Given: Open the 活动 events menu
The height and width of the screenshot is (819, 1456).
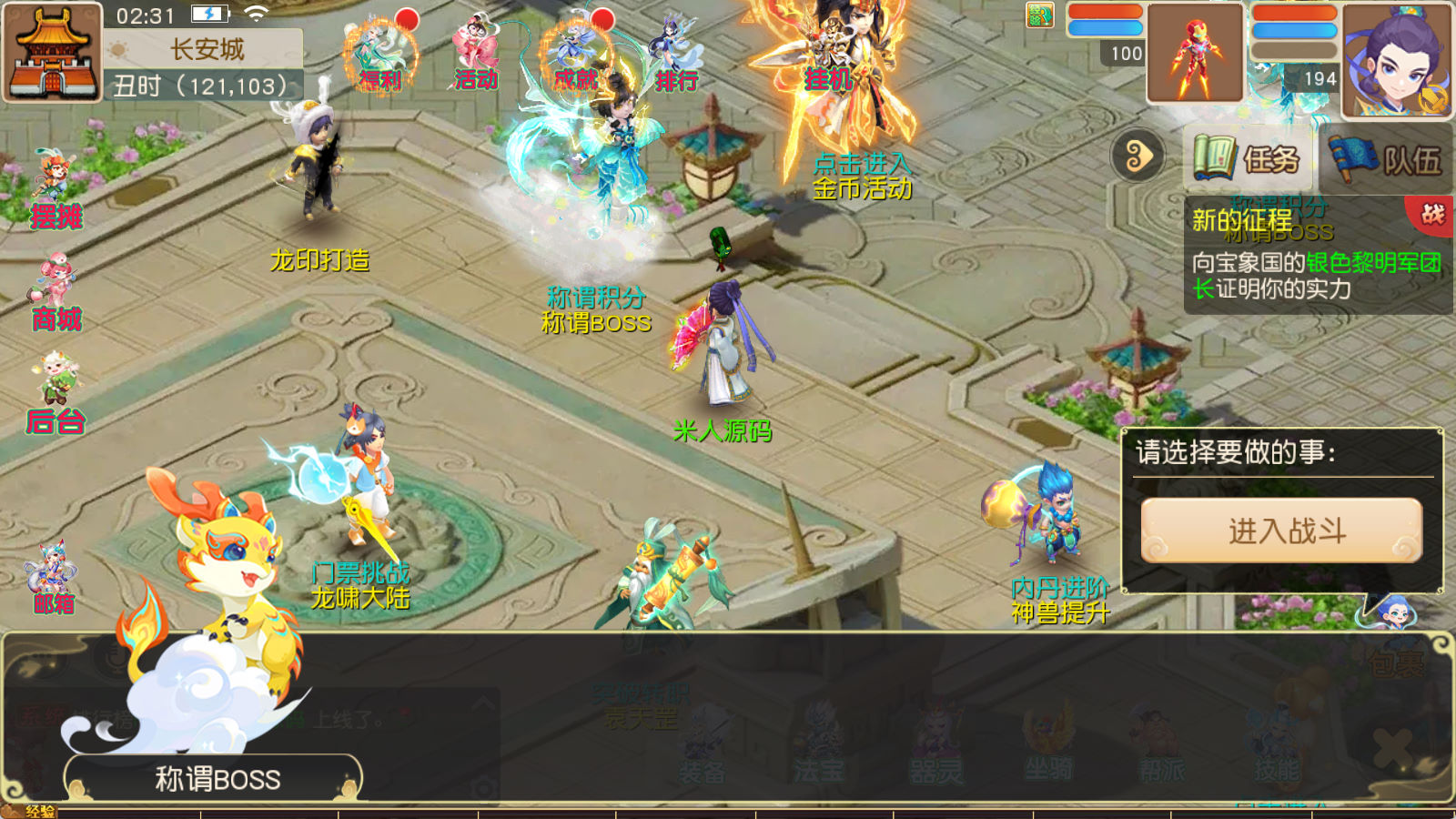Looking at the screenshot, I should point(475,56).
